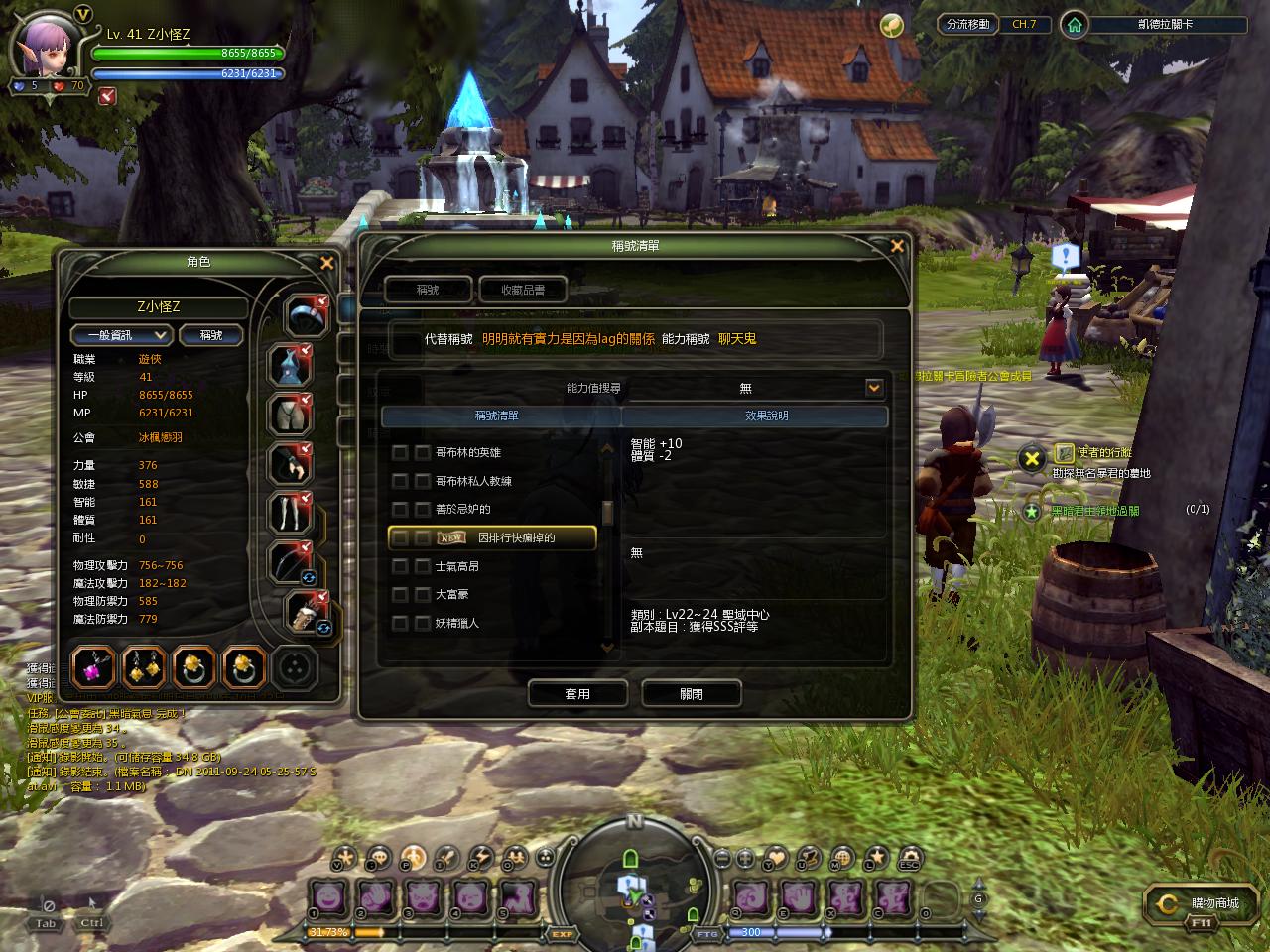1270x952 pixels.
Task: Select the pink gem necklace slot
Action: click(x=96, y=667)
